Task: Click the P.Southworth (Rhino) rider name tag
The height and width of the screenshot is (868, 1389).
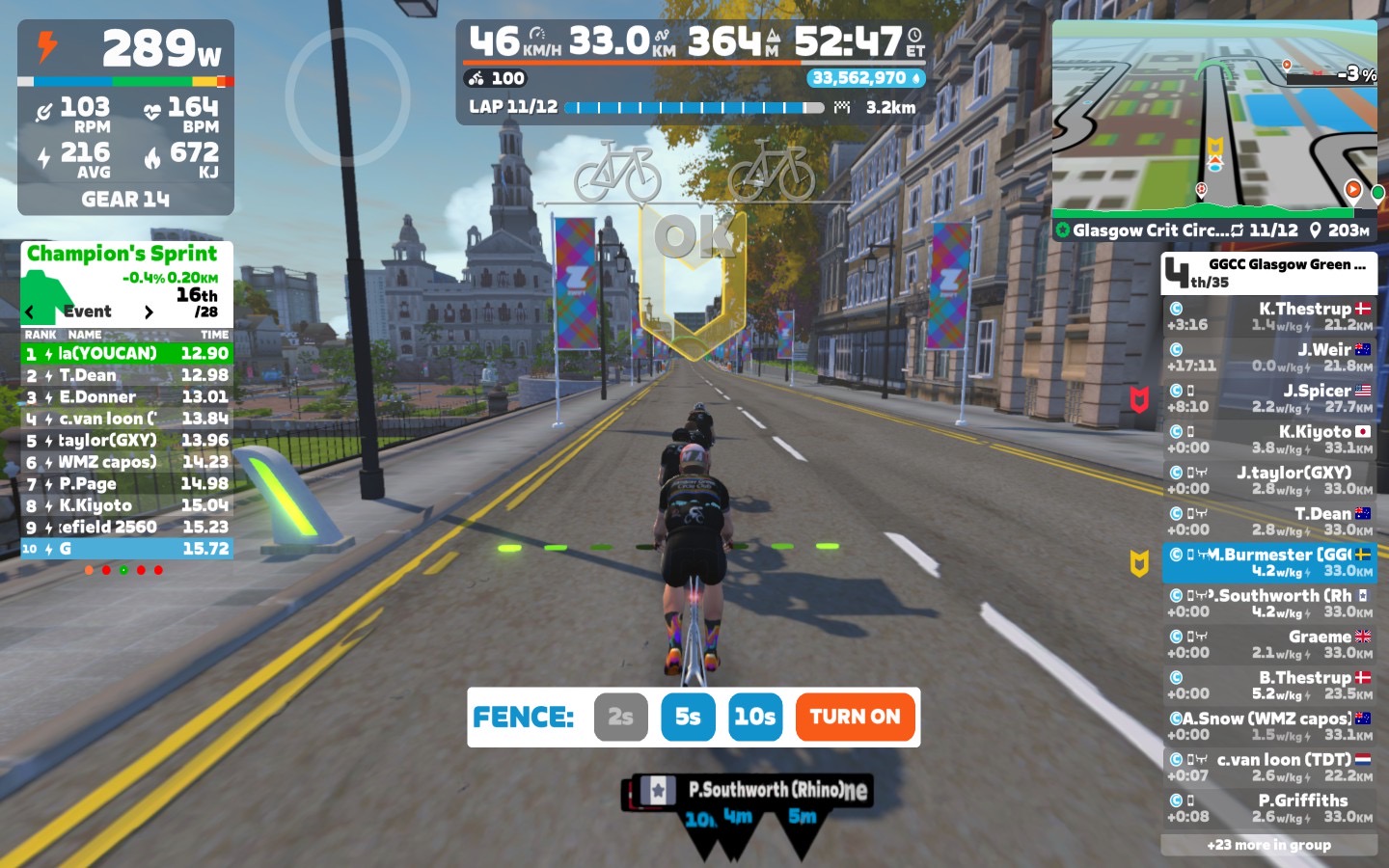Action: [x=762, y=791]
